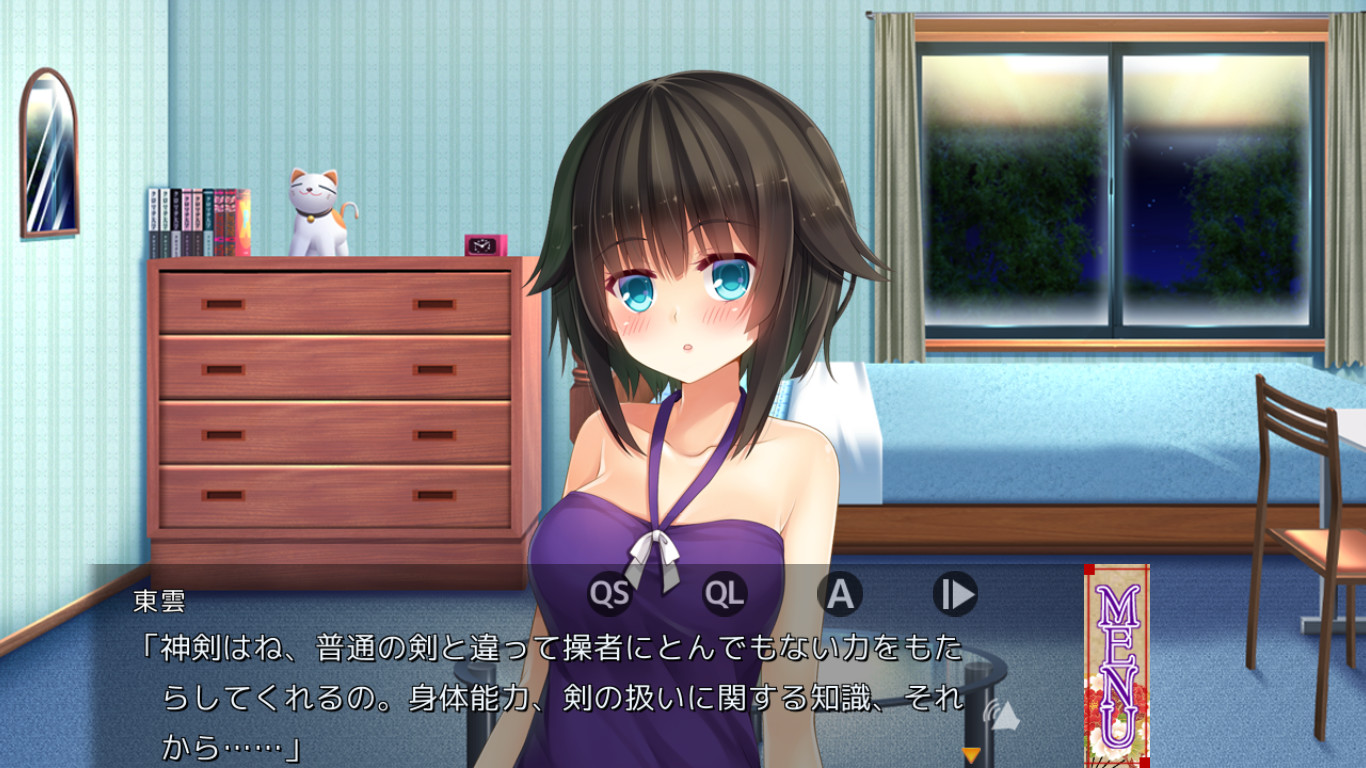Advance dialogue via the orange arrow indicator

970,755
